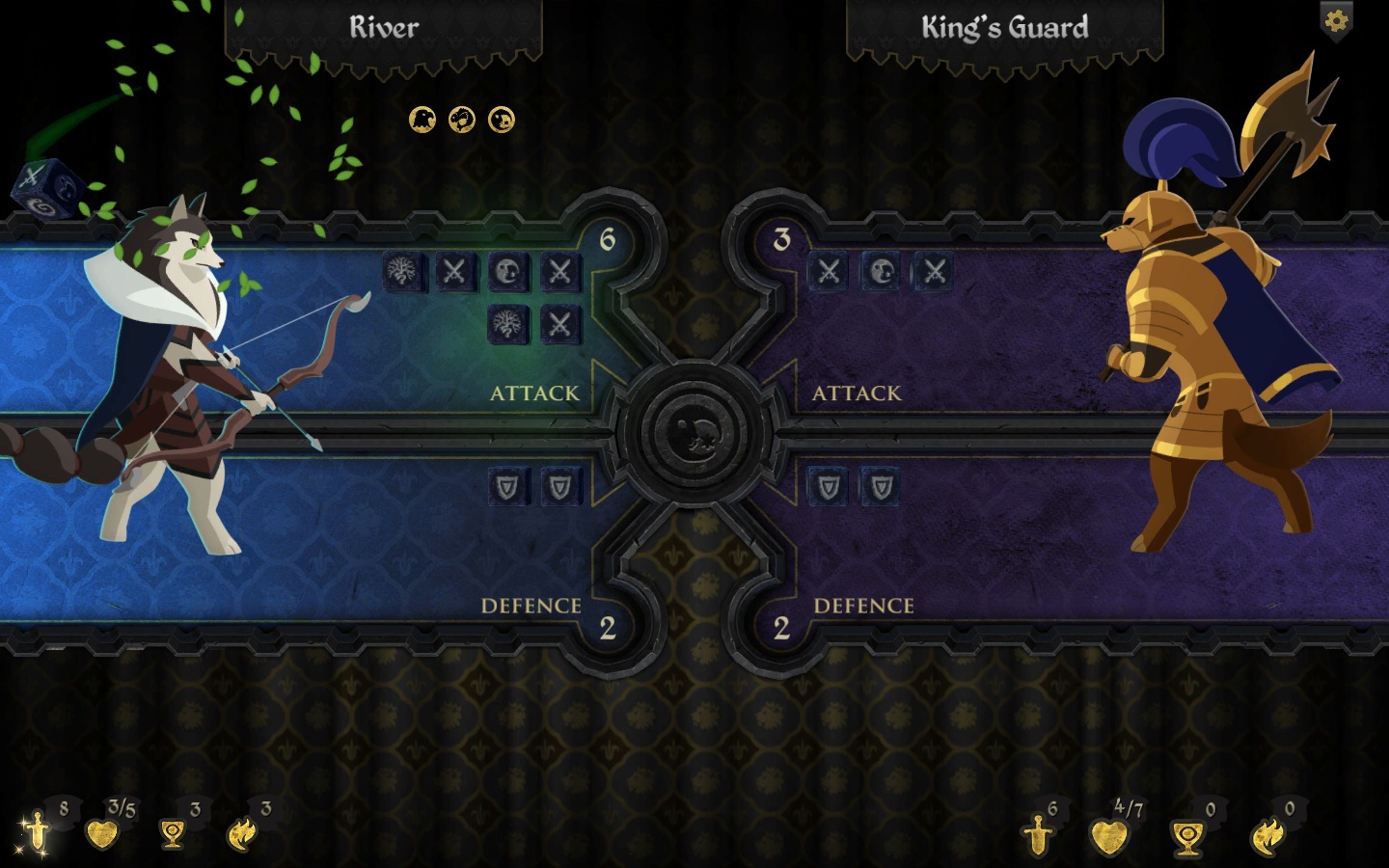The height and width of the screenshot is (868, 1389).
Task: Inspect River's heart Health icon
Action: [101, 833]
